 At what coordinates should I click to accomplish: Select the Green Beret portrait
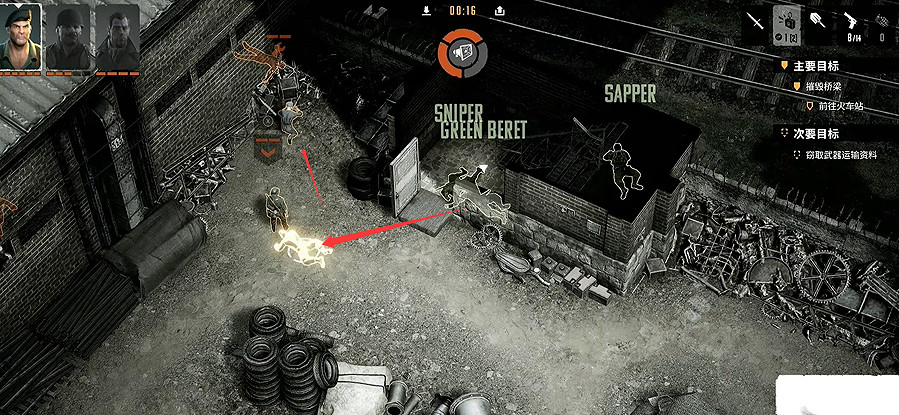(x=21, y=36)
